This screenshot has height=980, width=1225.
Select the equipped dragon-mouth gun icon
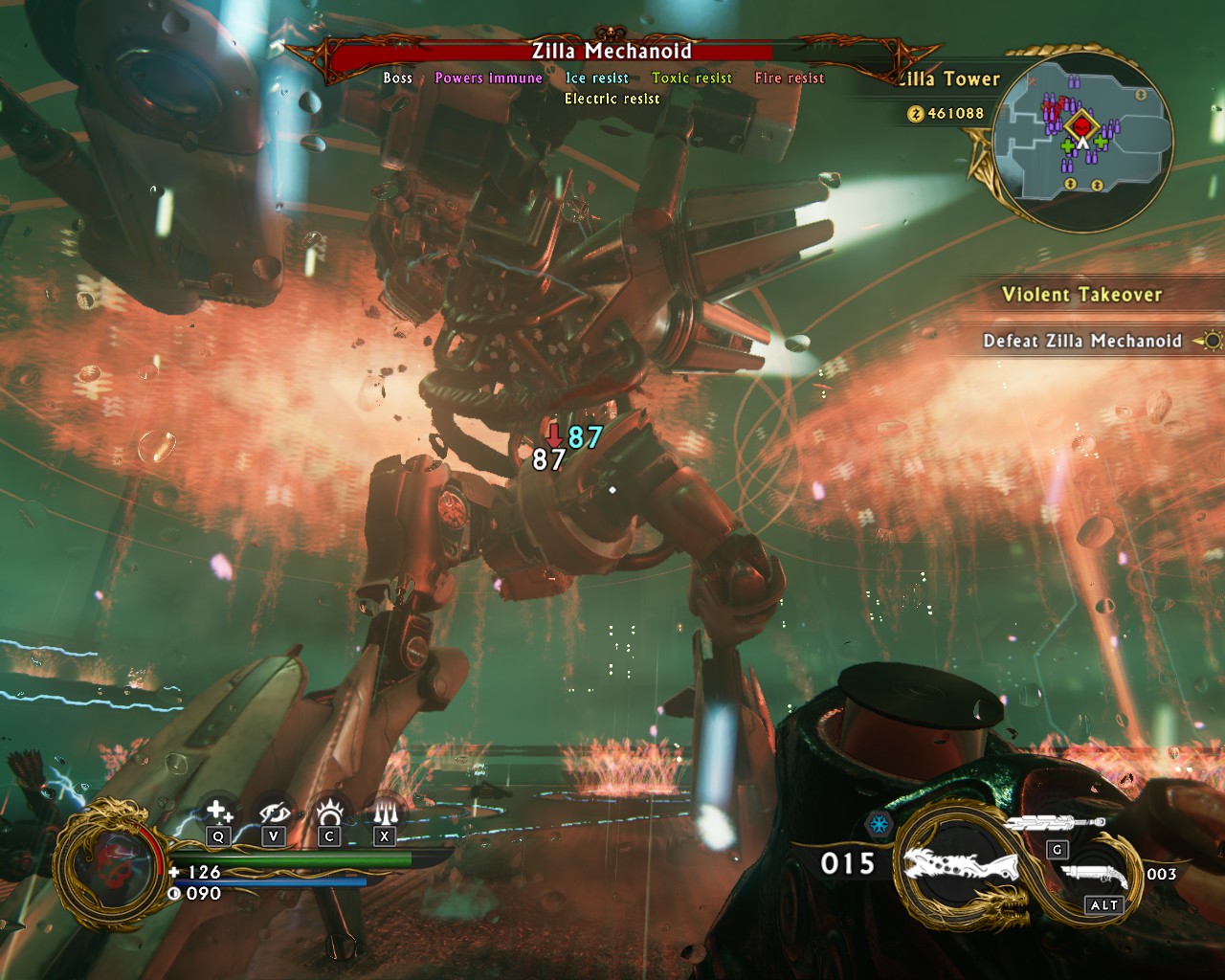click(964, 872)
